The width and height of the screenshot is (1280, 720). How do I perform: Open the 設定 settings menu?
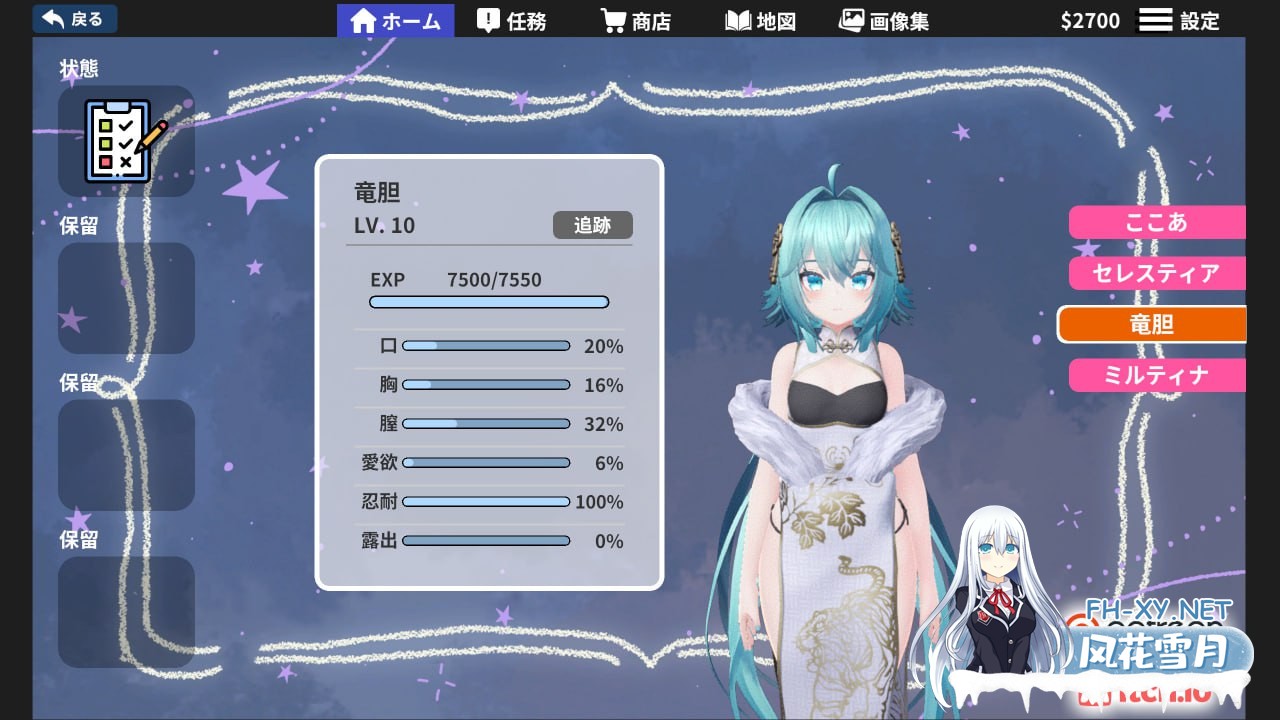point(1180,21)
